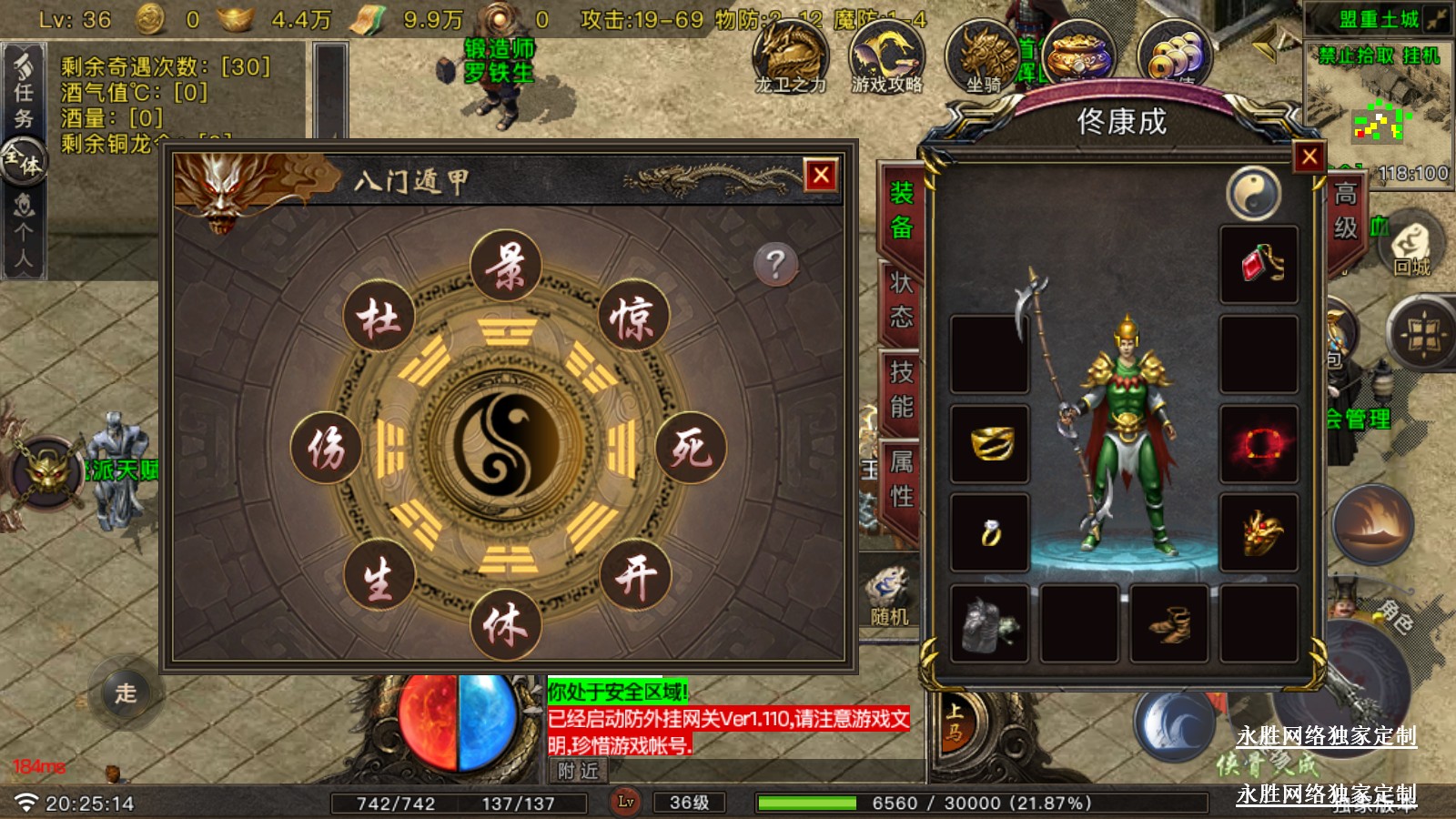The width and height of the screenshot is (1456, 819).
Task: Select the 伤 gate
Action: pos(326,447)
